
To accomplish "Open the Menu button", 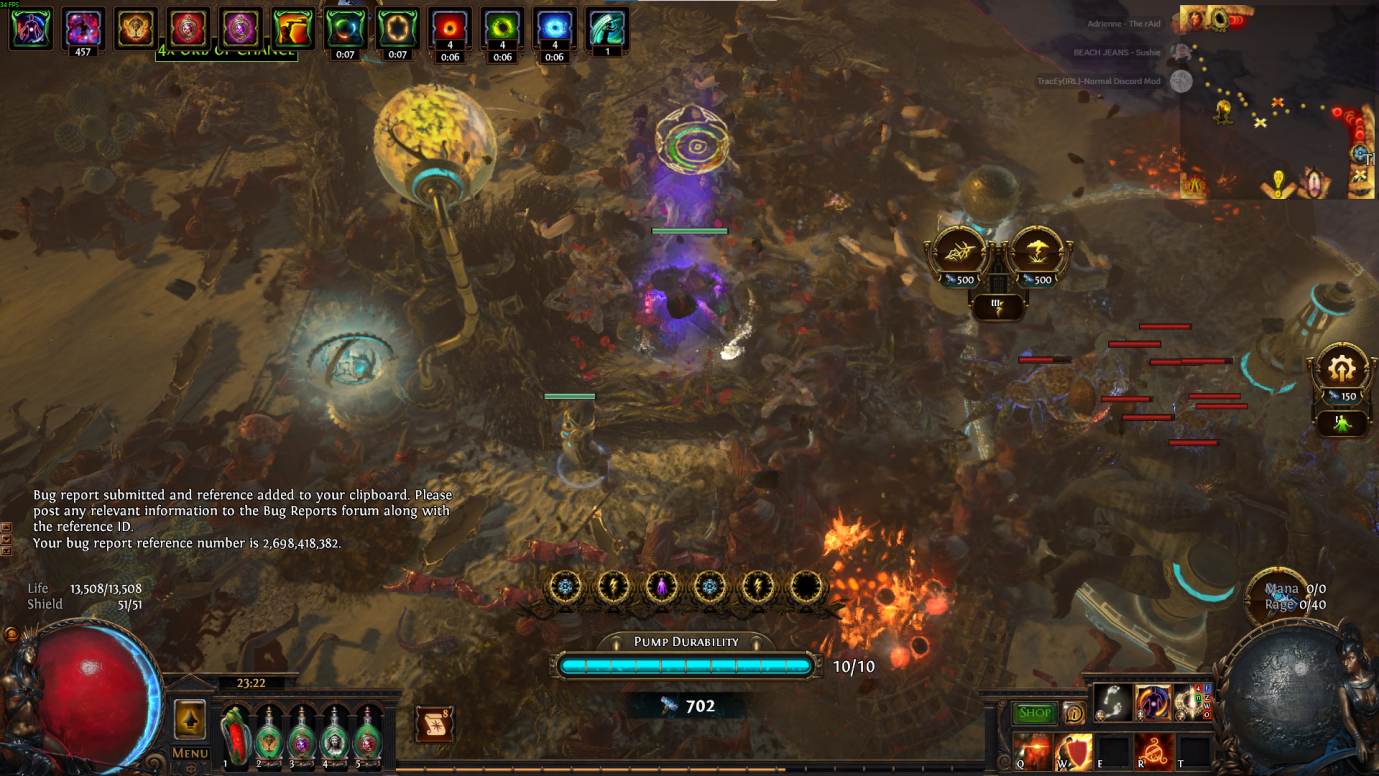I will tap(190, 753).
